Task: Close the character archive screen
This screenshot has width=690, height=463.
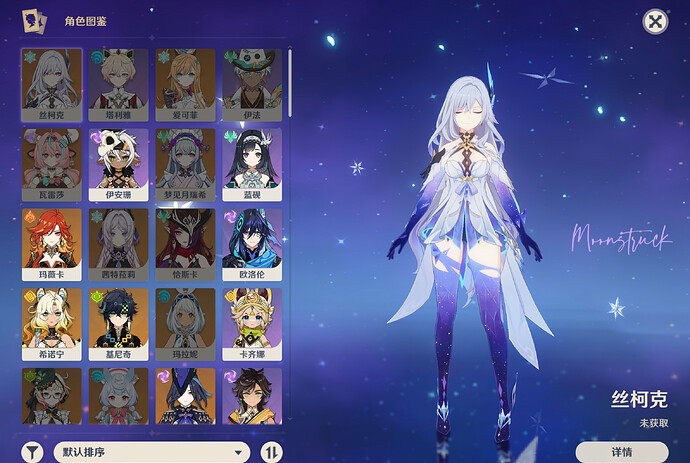Action: 654,22
